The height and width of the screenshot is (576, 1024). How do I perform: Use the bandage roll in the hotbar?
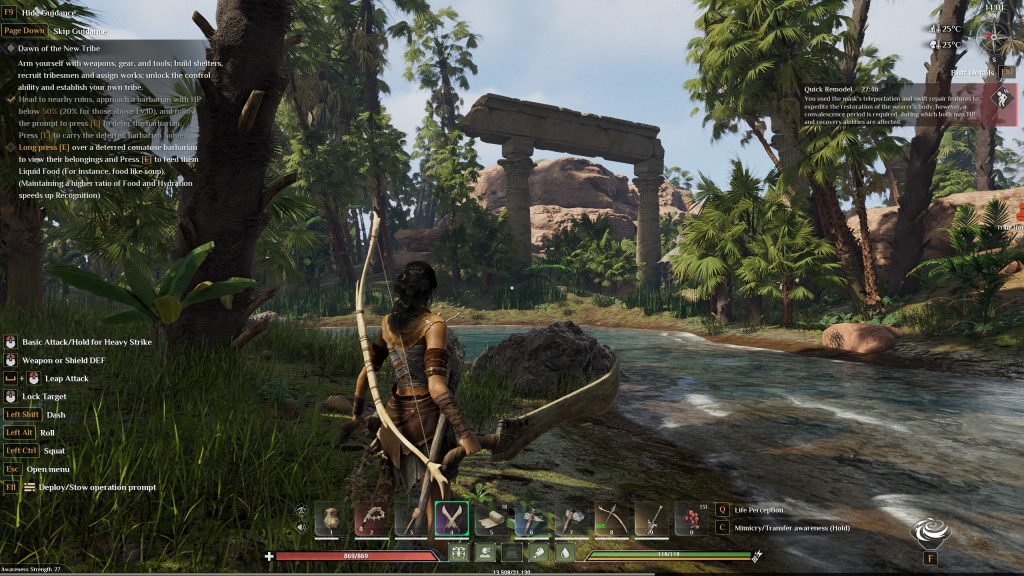[491, 518]
